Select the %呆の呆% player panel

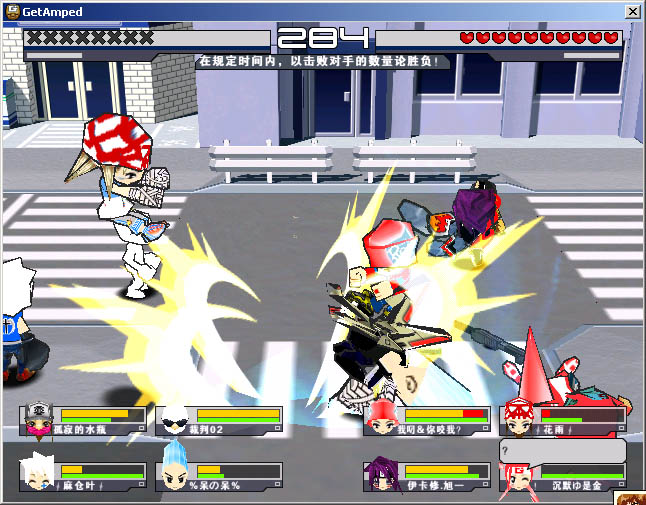(219, 476)
